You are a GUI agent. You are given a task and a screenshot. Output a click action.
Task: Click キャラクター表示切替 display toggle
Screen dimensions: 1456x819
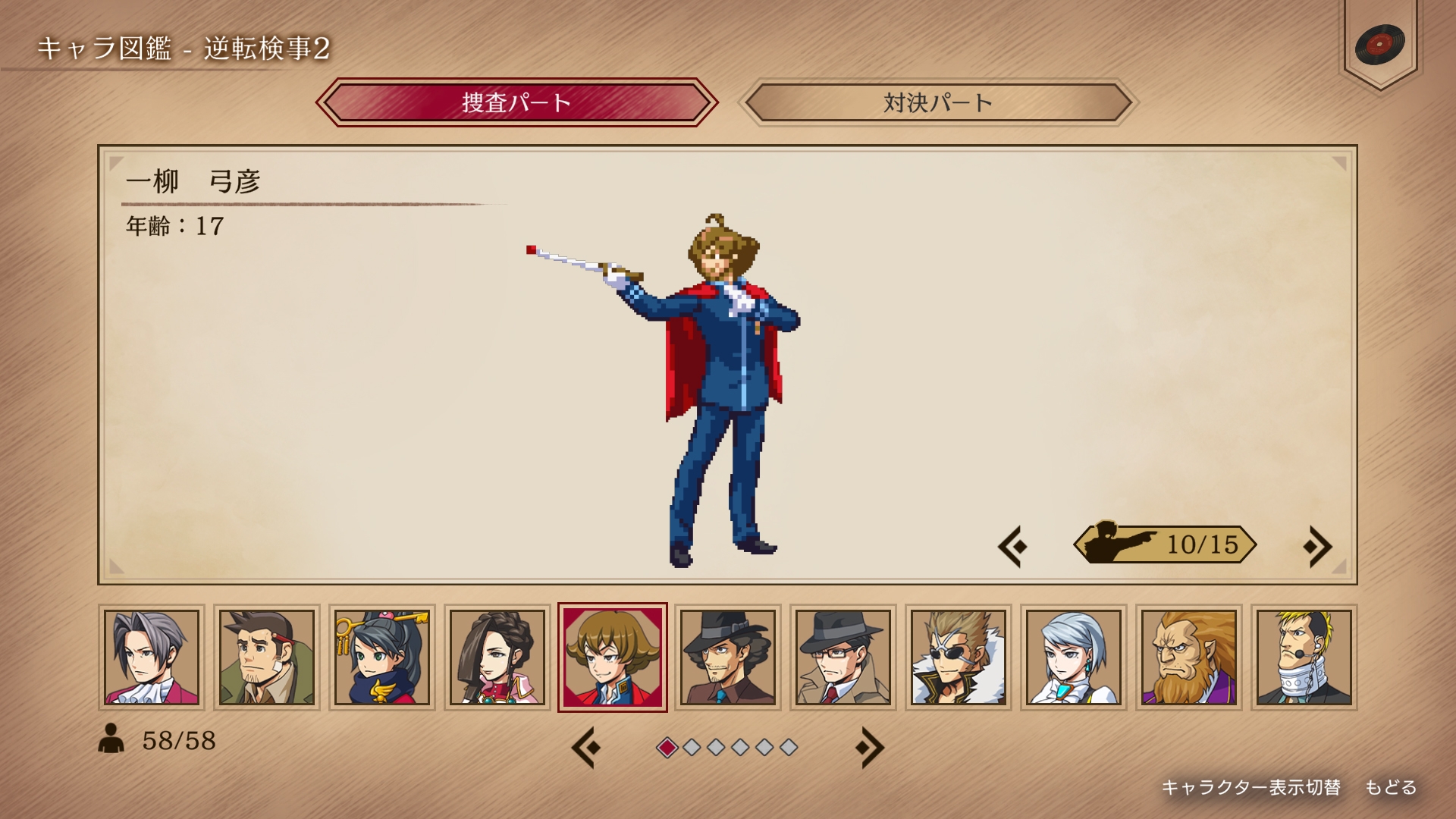1250,788
